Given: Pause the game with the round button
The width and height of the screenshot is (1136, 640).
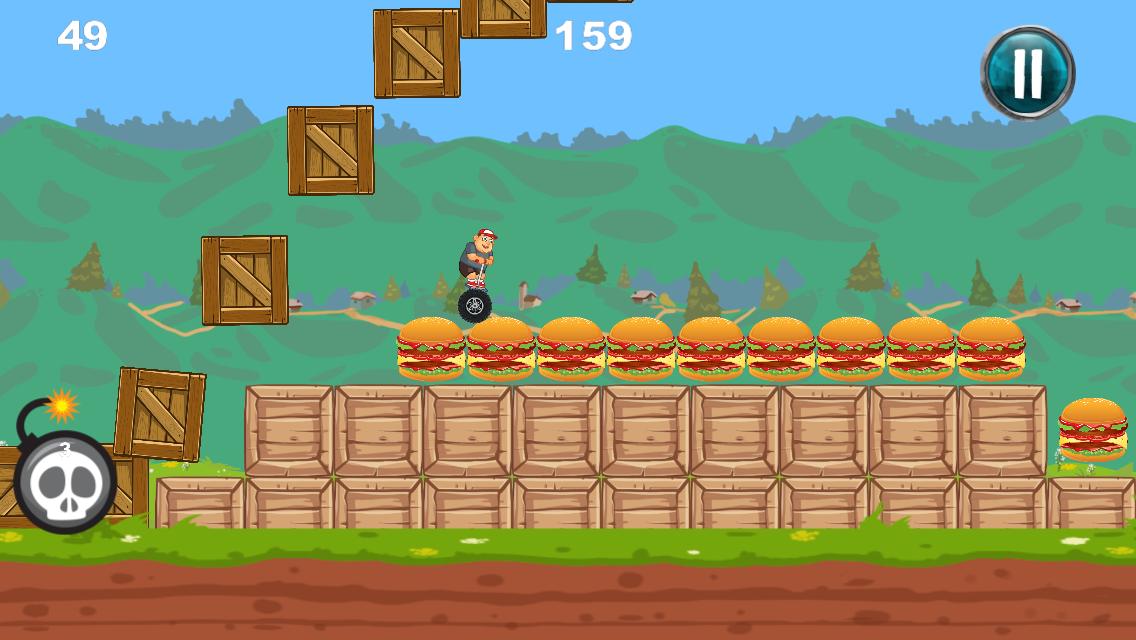Looking at the screenshot, I should pos(1027,72).
